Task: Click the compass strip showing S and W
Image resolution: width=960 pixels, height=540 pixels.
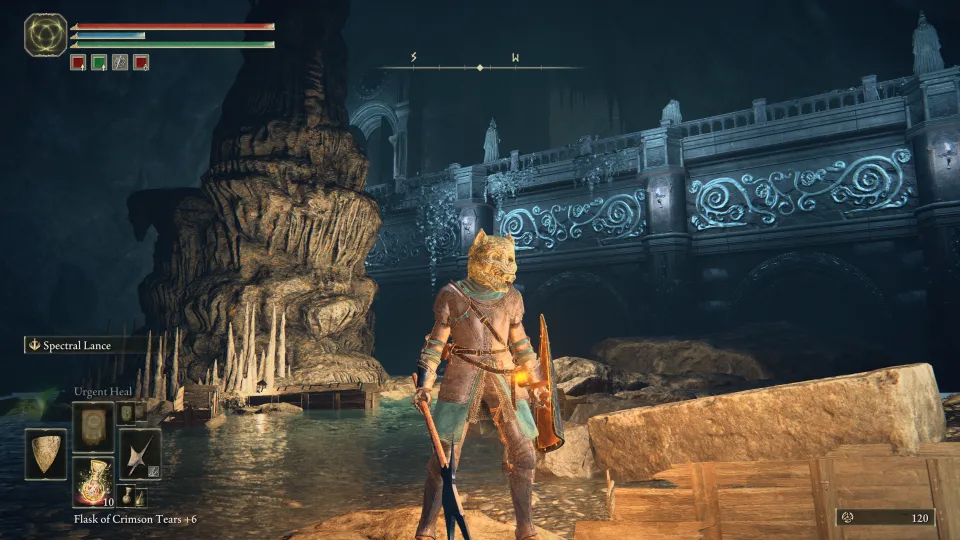Action: click(x=480, y=66)
